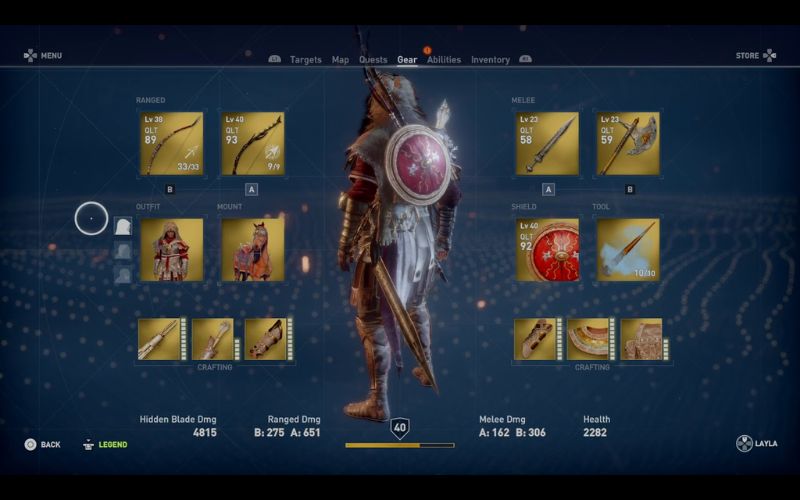Select the Gear tab
The height and width of the screenshot is (500, 800).
(407, 60)
